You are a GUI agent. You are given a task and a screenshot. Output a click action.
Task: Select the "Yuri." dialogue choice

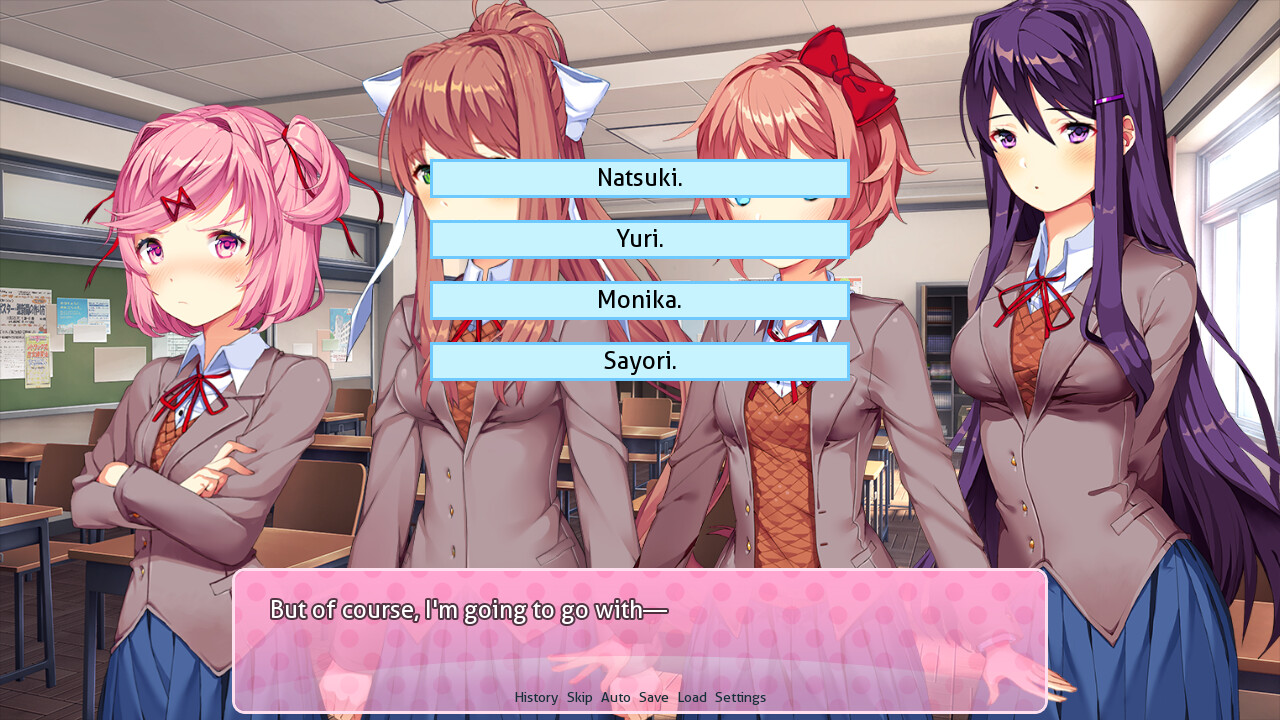(x=640, y=239)
